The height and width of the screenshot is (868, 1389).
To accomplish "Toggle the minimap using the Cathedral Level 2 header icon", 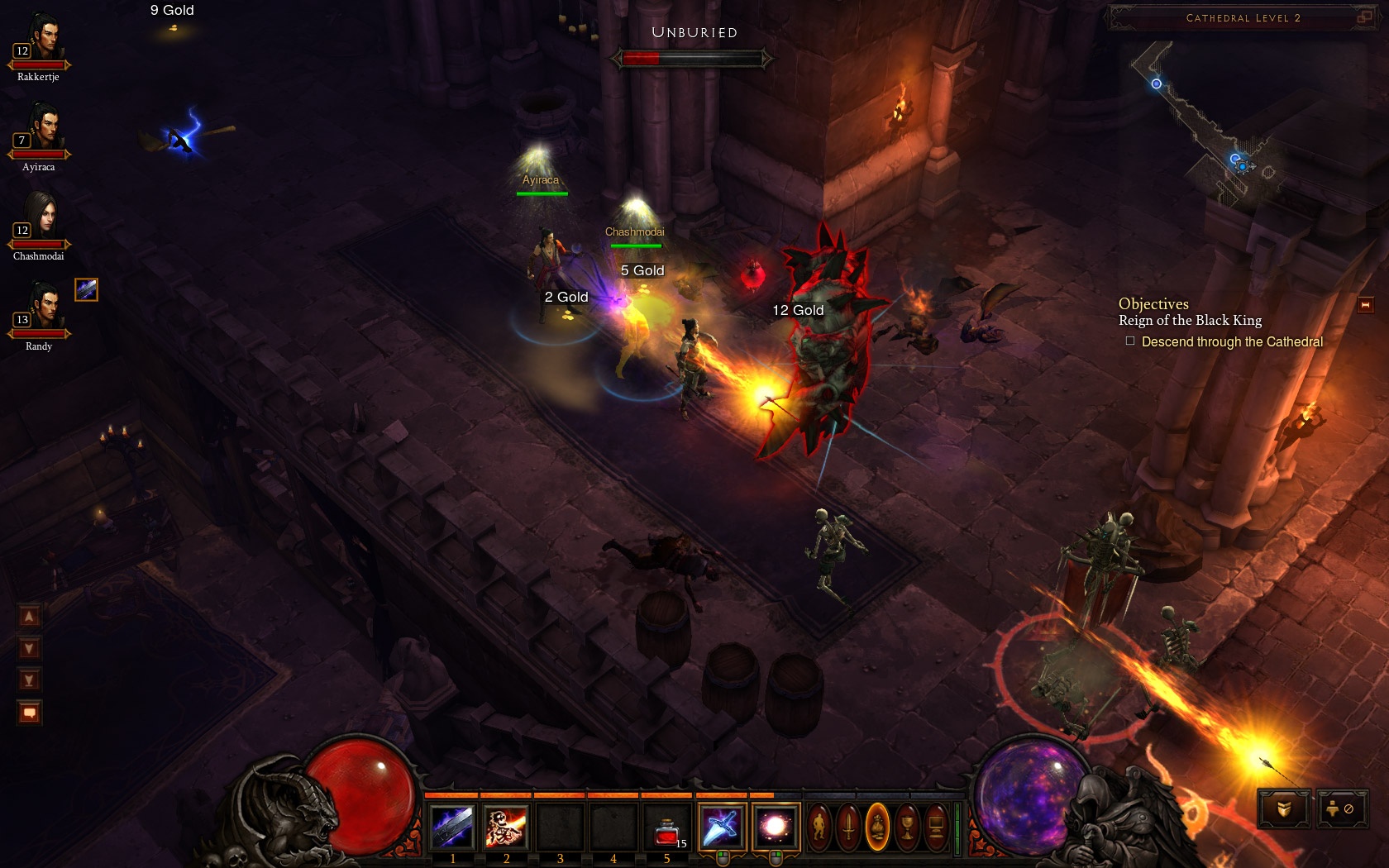I will tap(1364, 17).
